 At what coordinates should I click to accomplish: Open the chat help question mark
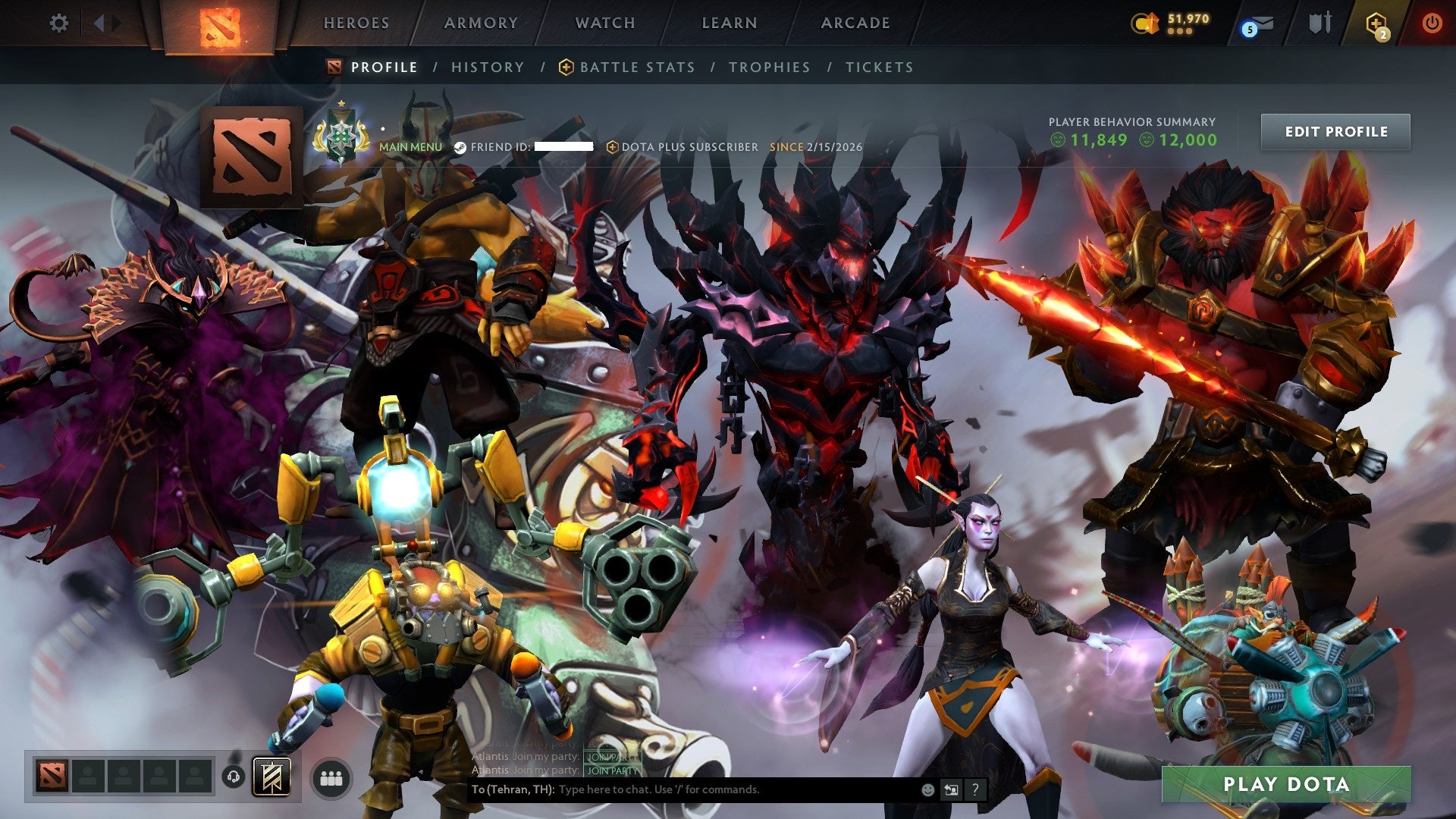point(974,790)
